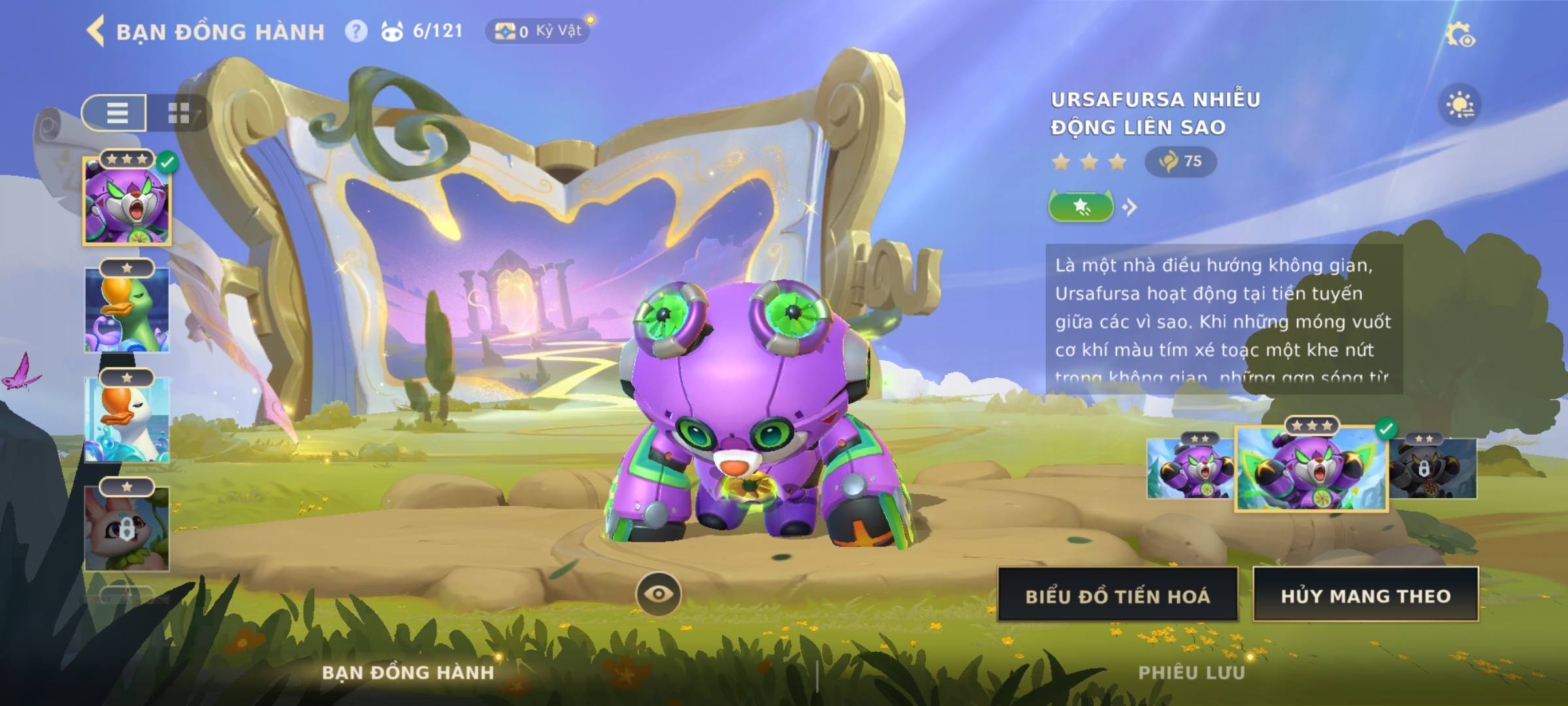Toggle the sun lighting button
The image size is (1568, 706).
click(x=1460, y=105)
